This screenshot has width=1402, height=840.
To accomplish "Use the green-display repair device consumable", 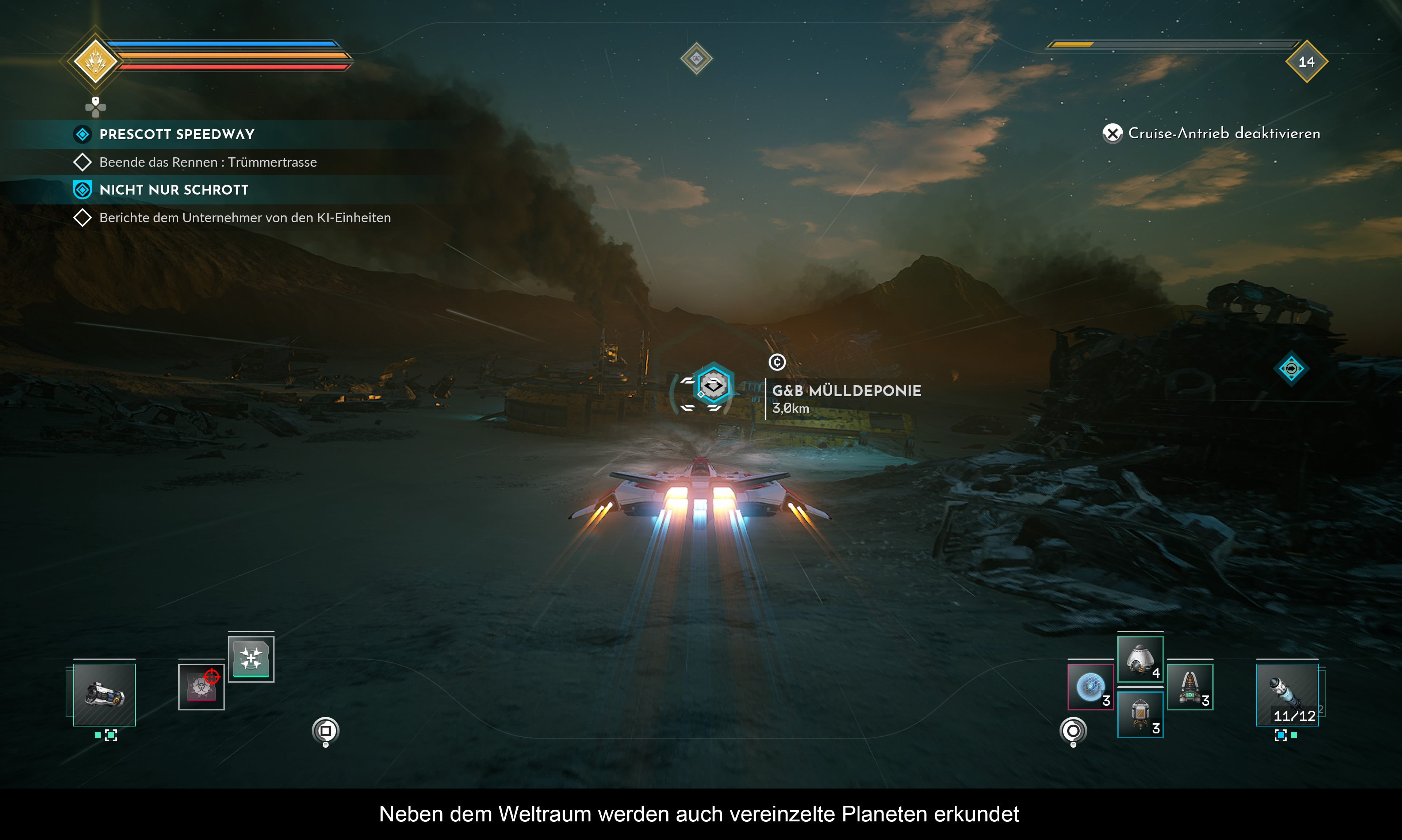I will pos(1190,687).
